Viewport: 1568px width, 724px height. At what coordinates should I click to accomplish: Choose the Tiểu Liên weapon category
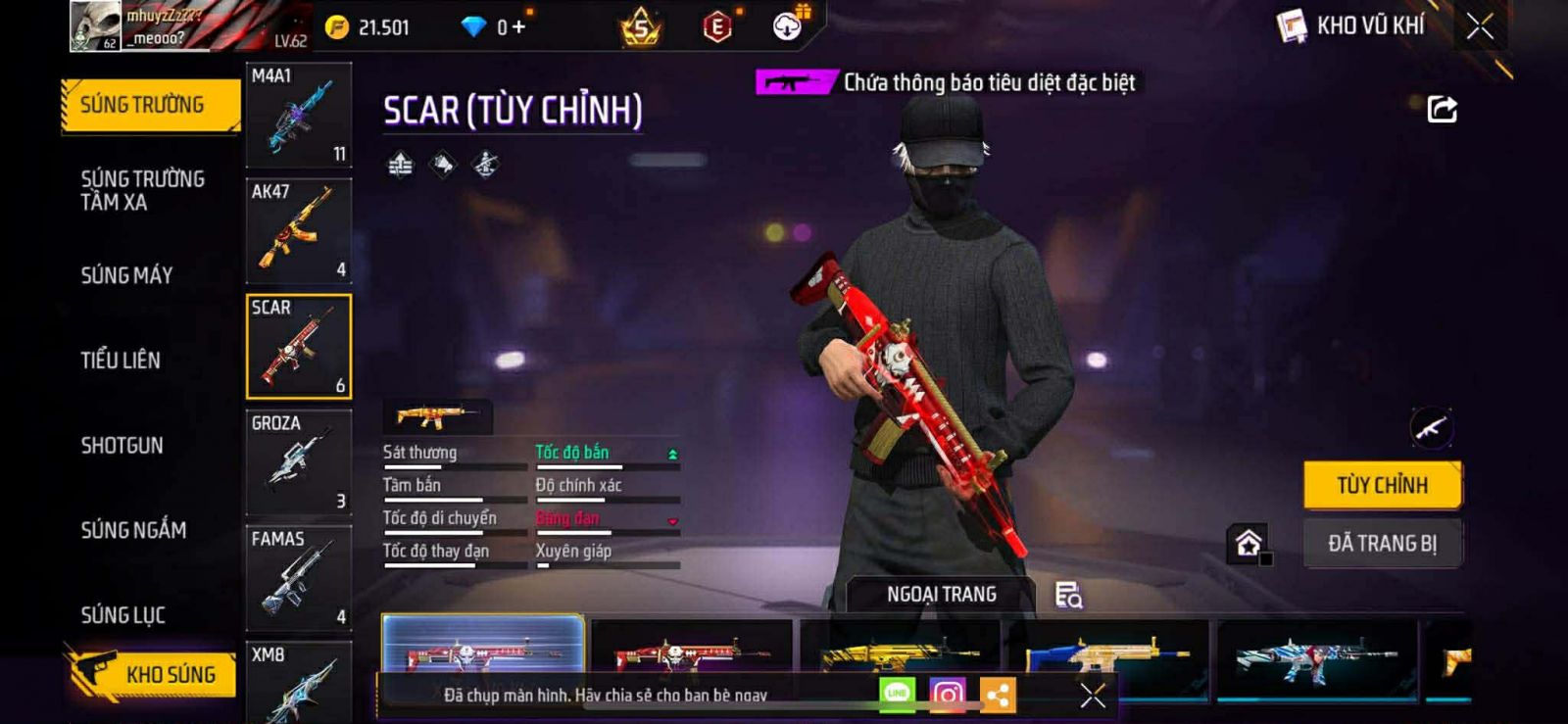[121, 361]
